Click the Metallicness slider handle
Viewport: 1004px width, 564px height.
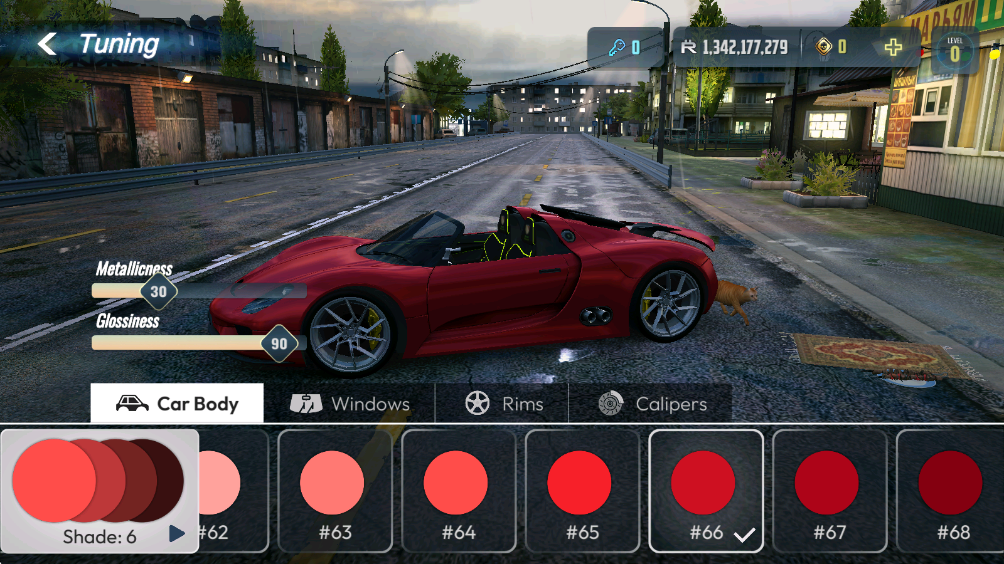click(x=158, y=291)
